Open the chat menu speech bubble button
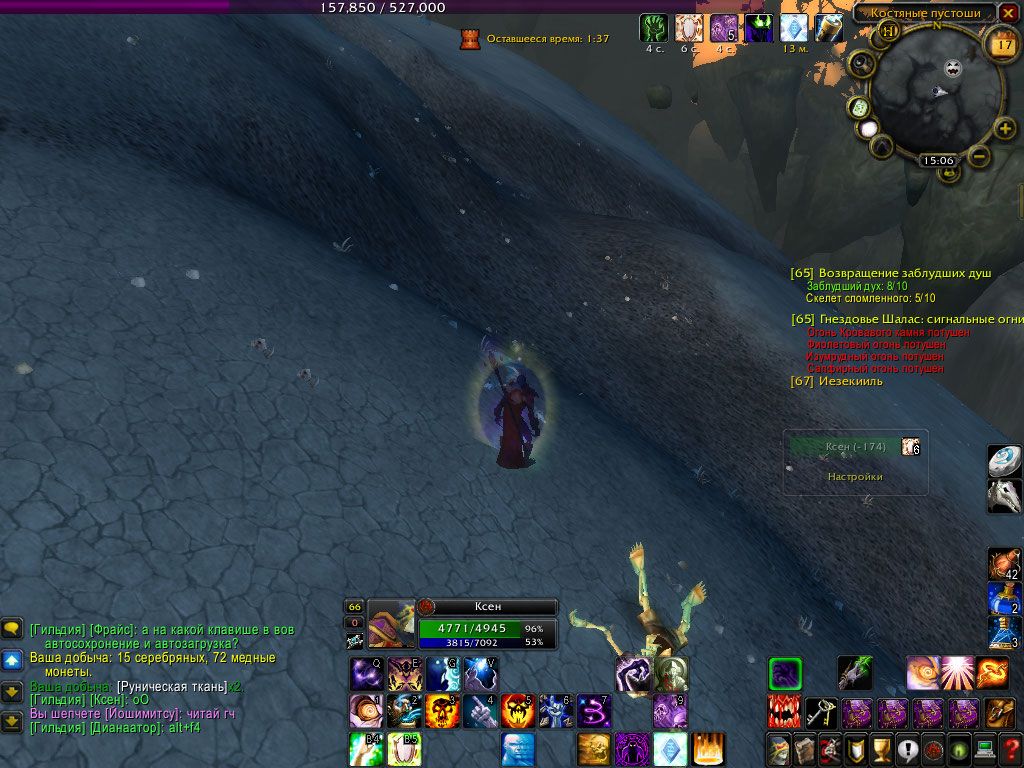 (x=12, y=628)
